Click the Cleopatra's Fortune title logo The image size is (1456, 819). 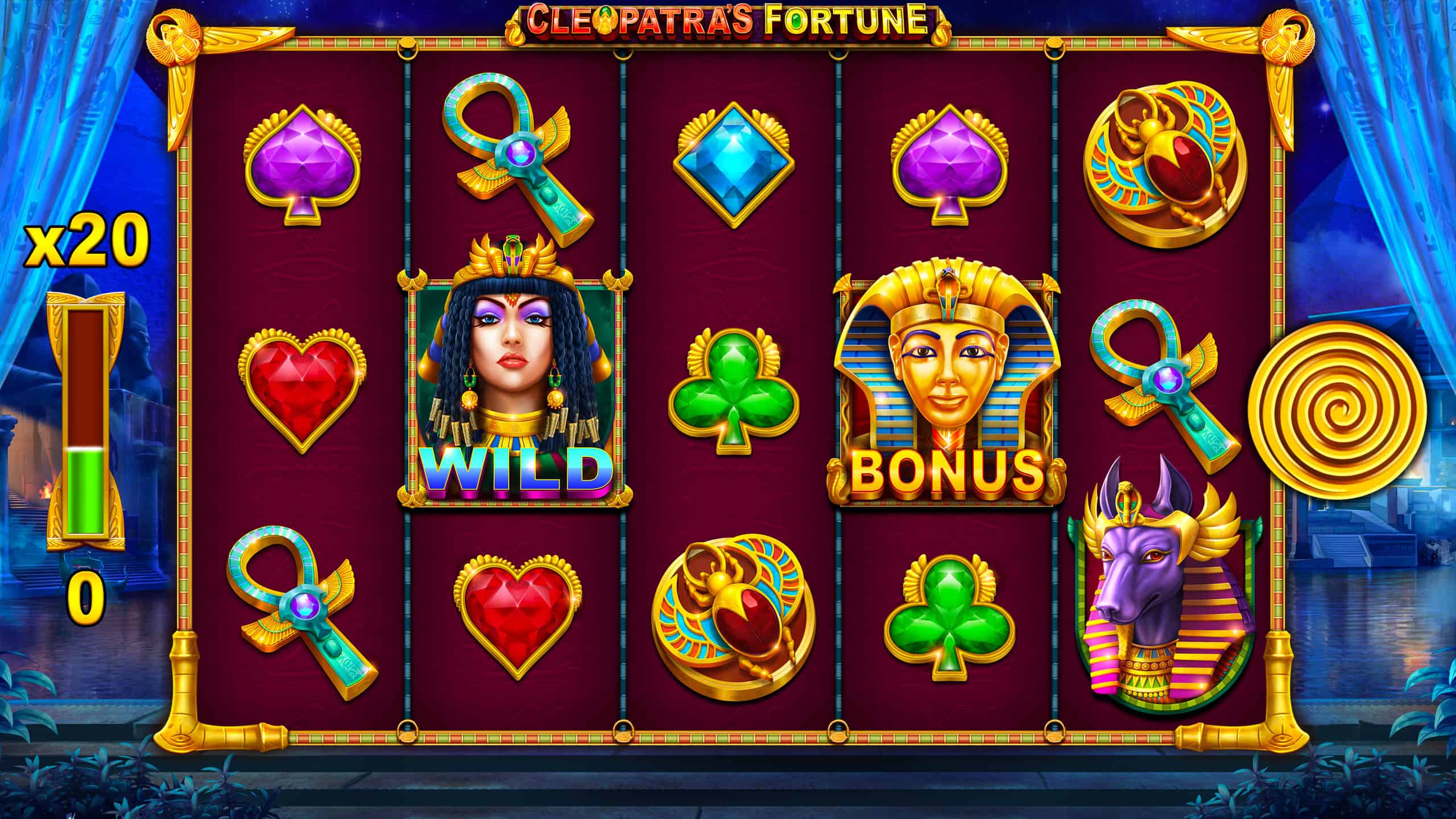pos(728,20)
